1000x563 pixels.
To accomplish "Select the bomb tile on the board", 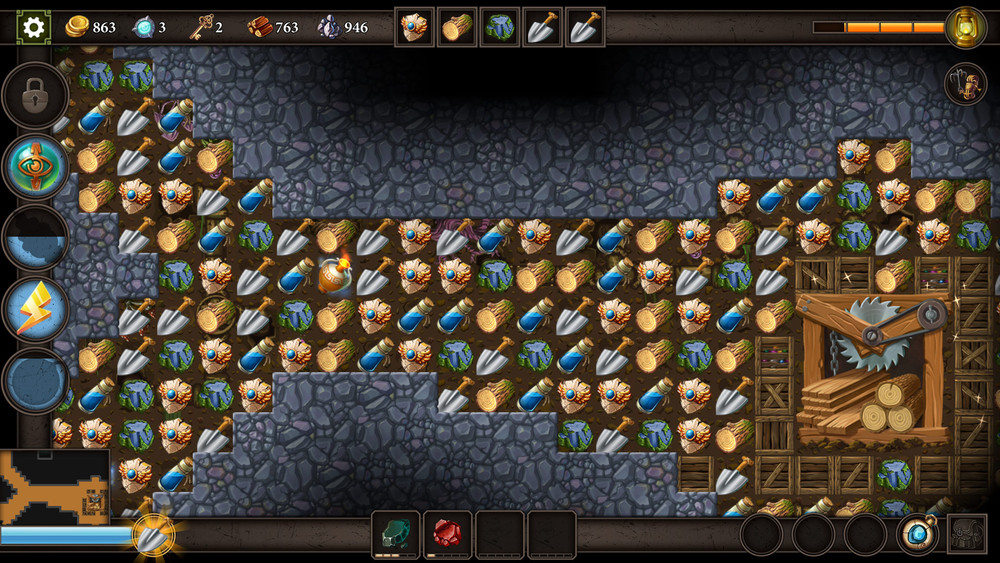I will coord(335,275).
